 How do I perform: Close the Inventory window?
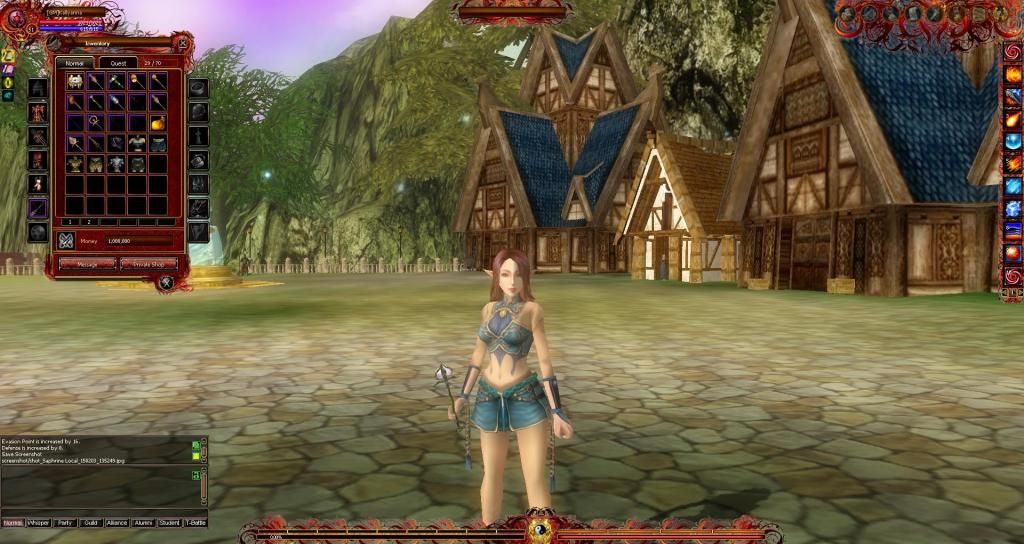click(184, 42)
